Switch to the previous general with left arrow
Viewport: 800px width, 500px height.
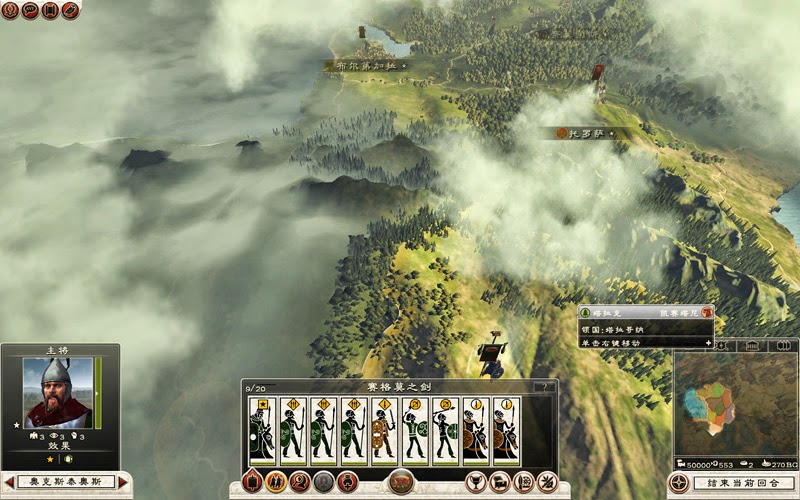9,482
